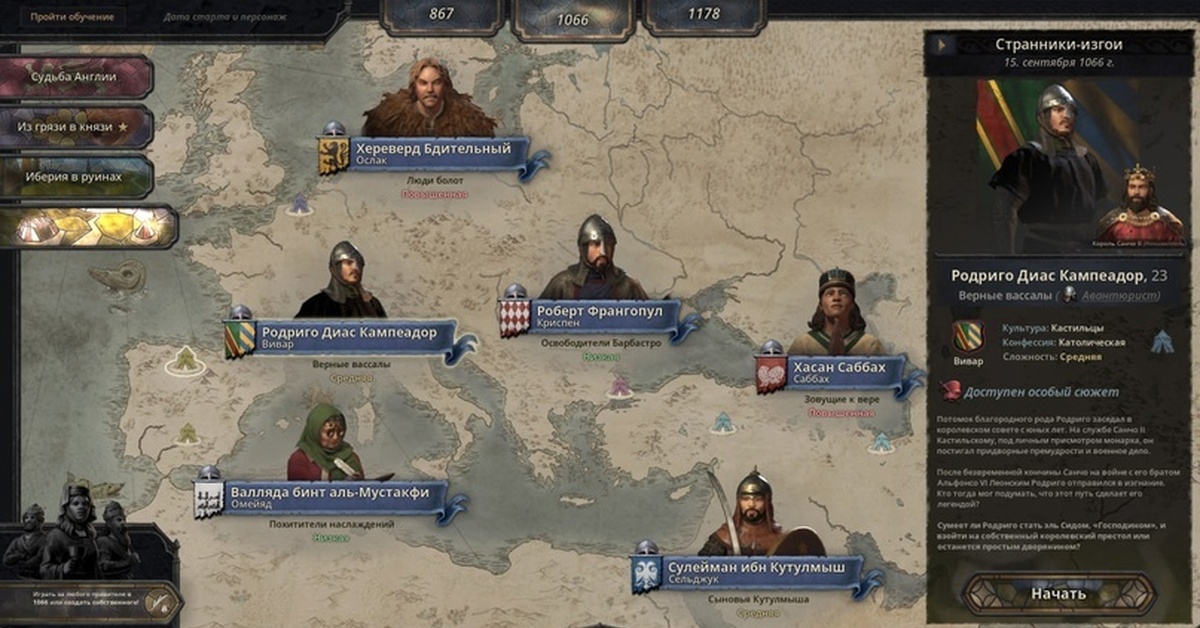Viewport: 1200px width, 628px height.
Task: Choose the 1178 start date tab
Action: [x=704, y=16]
